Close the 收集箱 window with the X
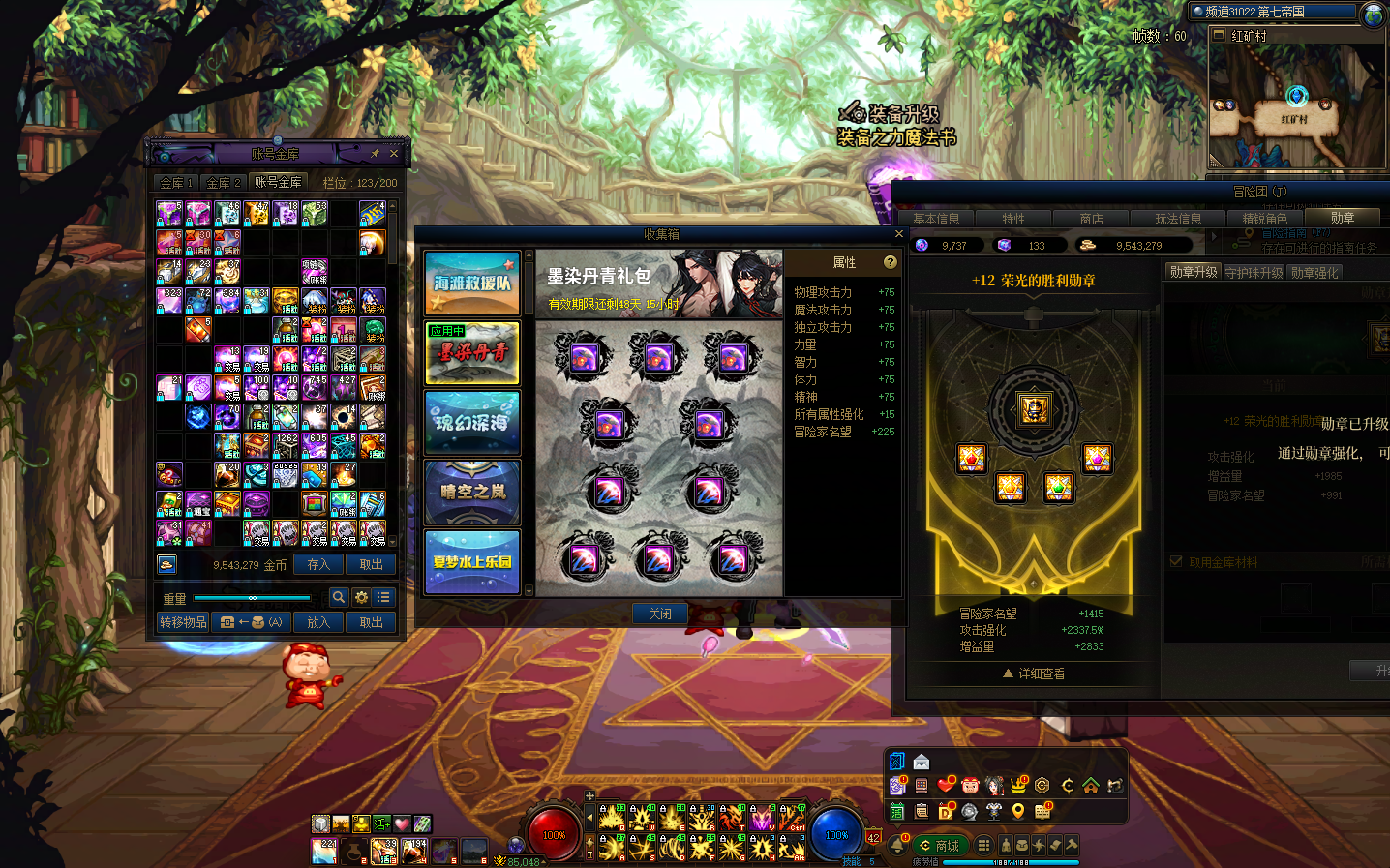This screenshot has width=1390, height=868. (x=898, y=234)
